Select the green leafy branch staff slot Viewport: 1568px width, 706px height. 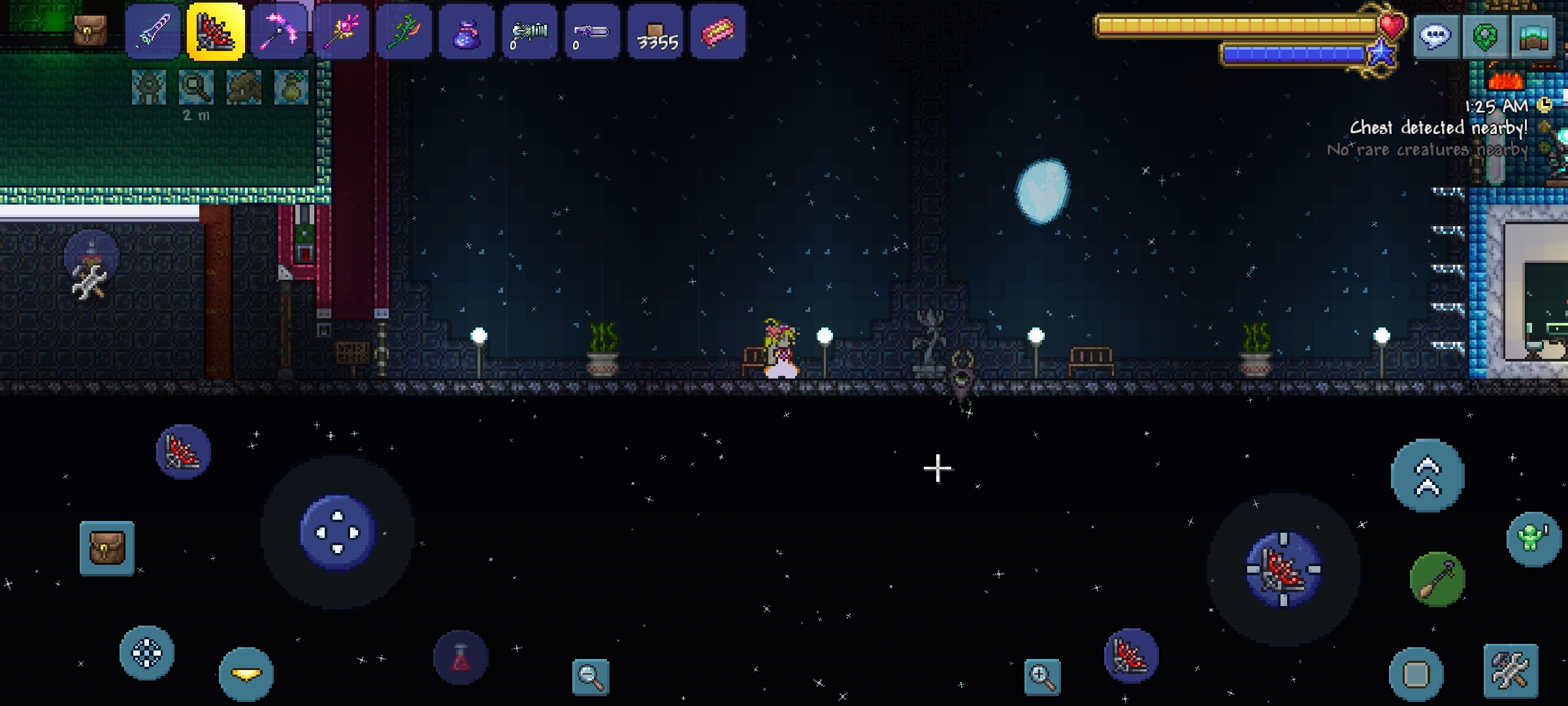pyautogui.click(x=404, y=32)
